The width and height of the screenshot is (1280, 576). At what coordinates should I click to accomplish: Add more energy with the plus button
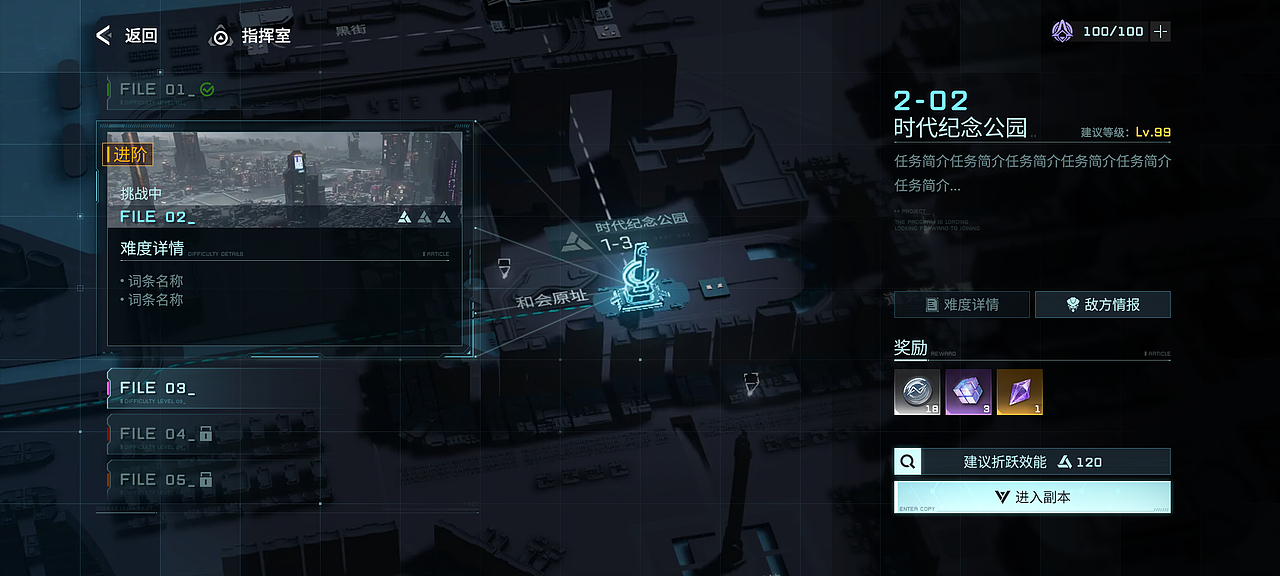coord(1160,32)
